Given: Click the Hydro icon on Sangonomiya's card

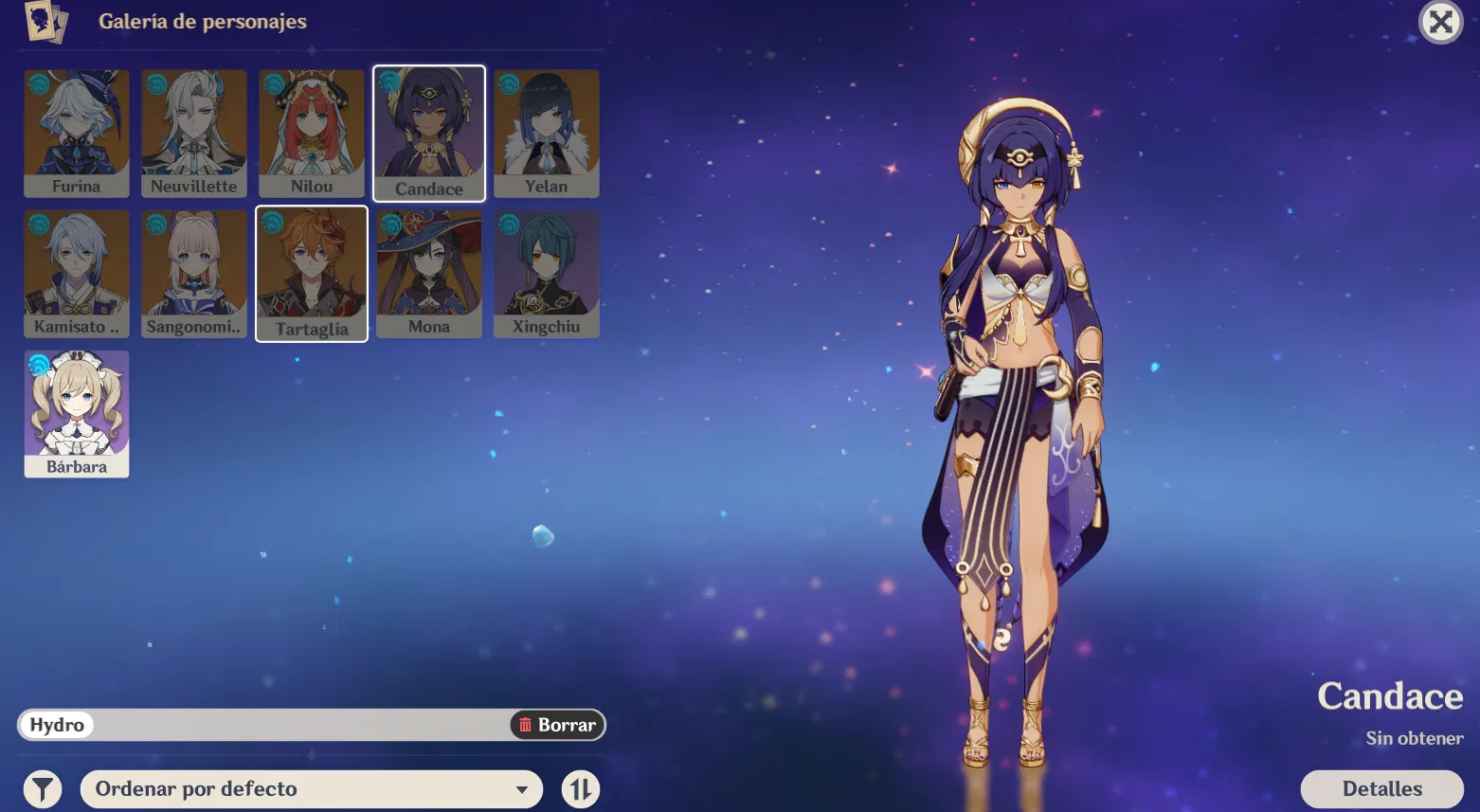Looking at the screenshot, I should pyautogui.click(x=154, y=224).
